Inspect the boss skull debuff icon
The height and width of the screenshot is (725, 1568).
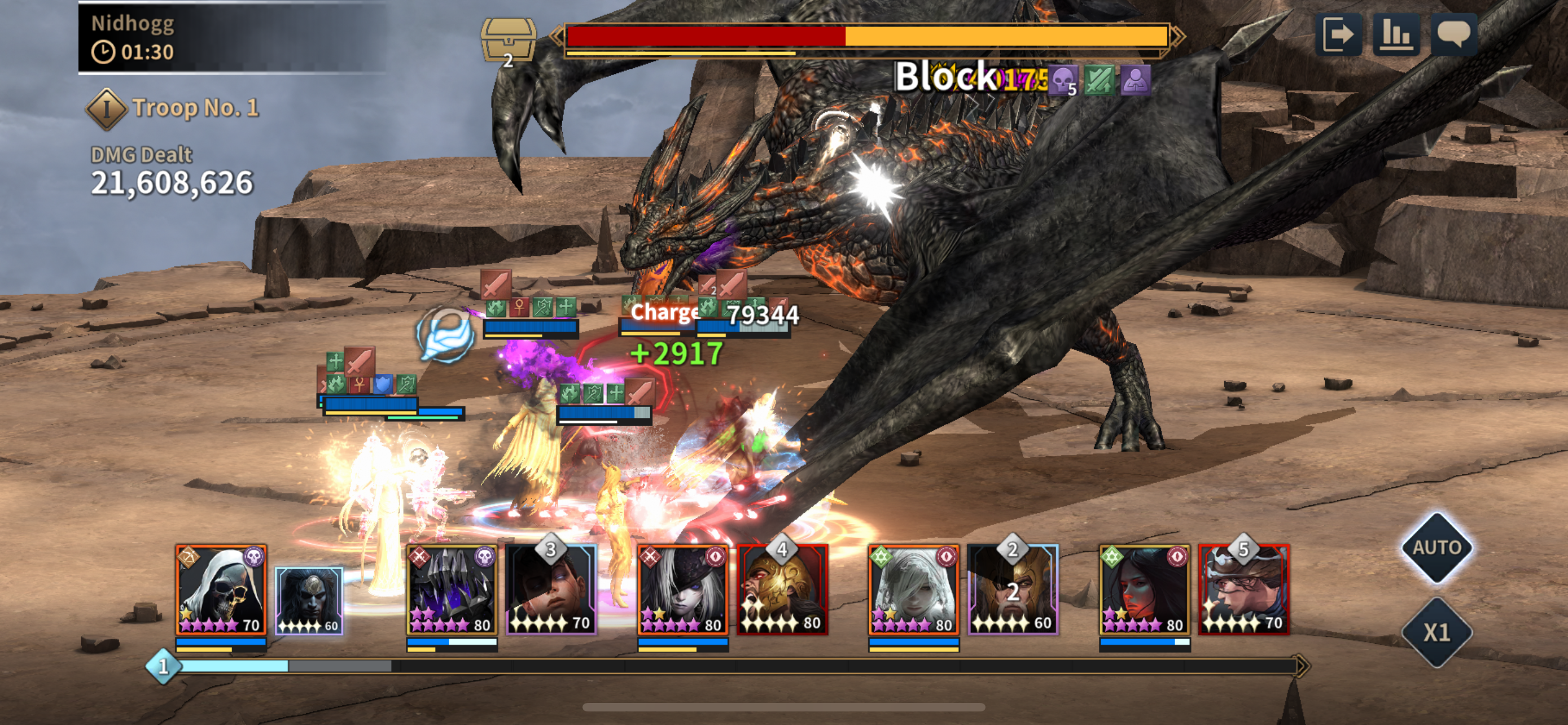pyautogui.click(x=1063, y=80)
